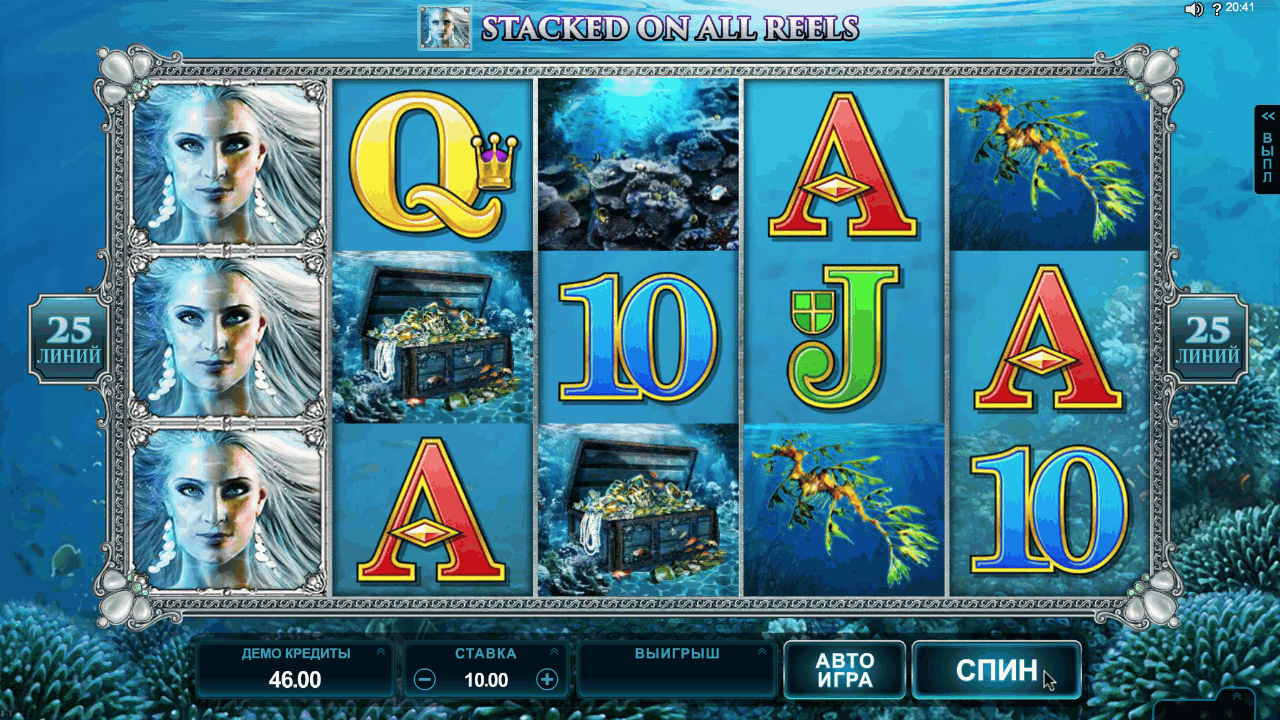The height and width of the screenshot is (720, 1280).
Task: Expand the ВЫИГРЫШ win panel
Action: [x=765, y=652]
